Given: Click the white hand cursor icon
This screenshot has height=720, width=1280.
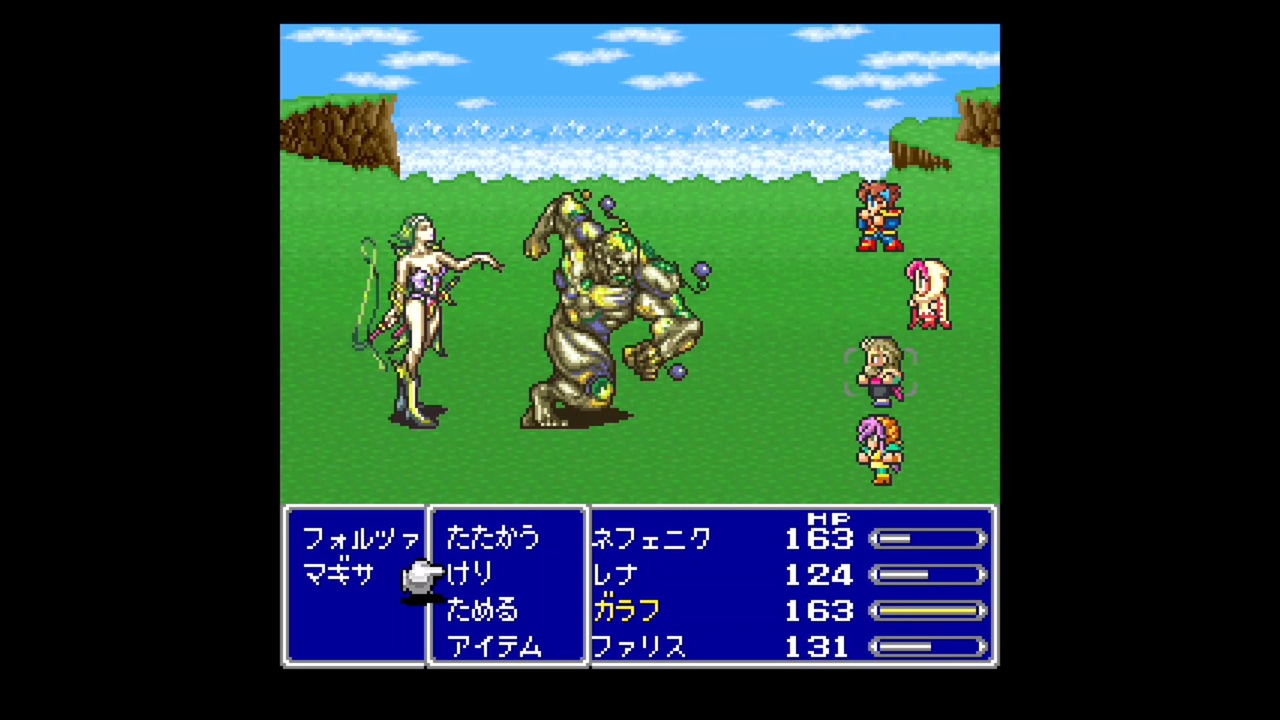Looking at the screenshot, I should (x=422, y=578).
